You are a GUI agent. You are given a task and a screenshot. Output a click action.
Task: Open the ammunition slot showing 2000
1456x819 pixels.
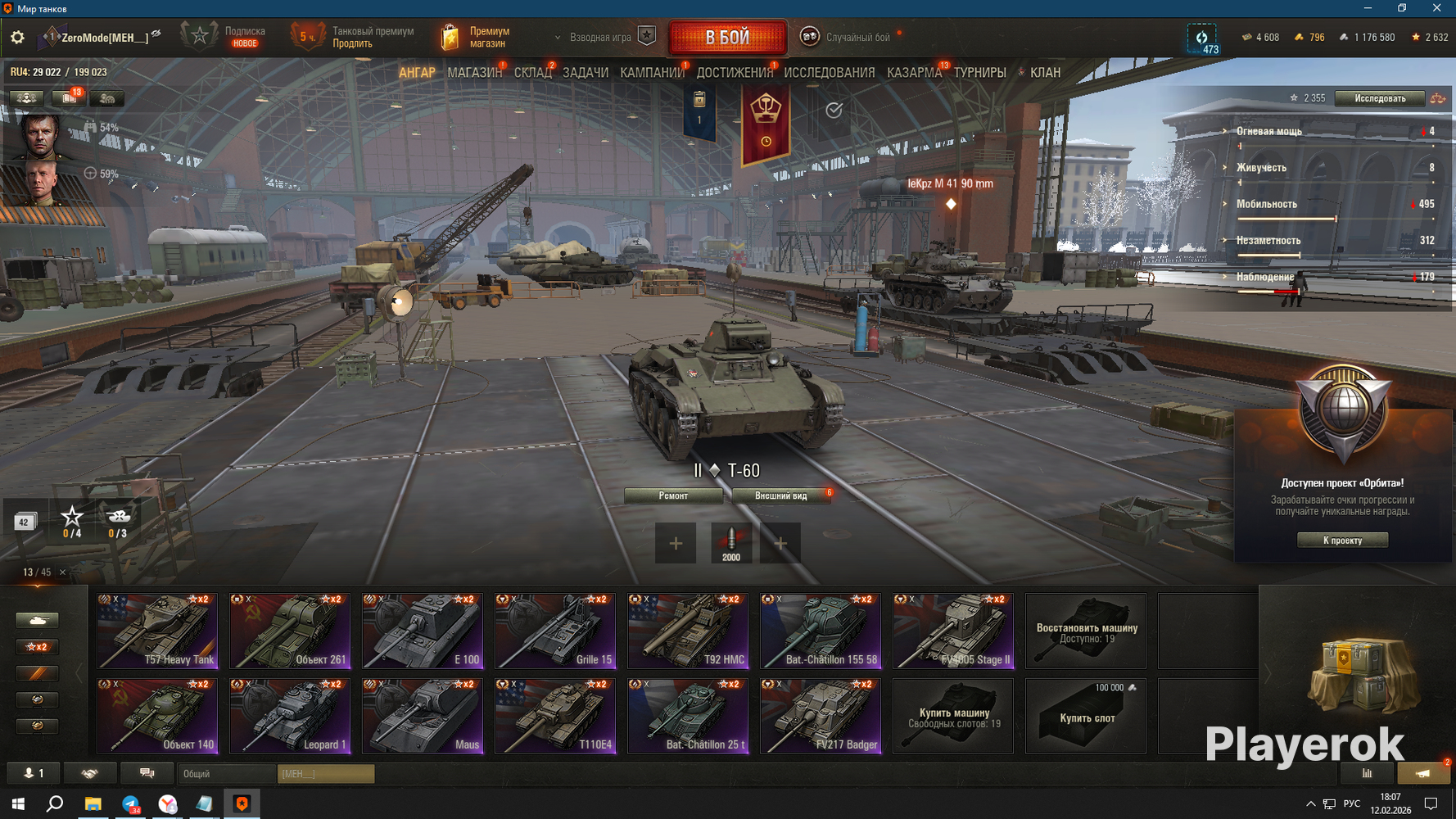coord(730,543)
